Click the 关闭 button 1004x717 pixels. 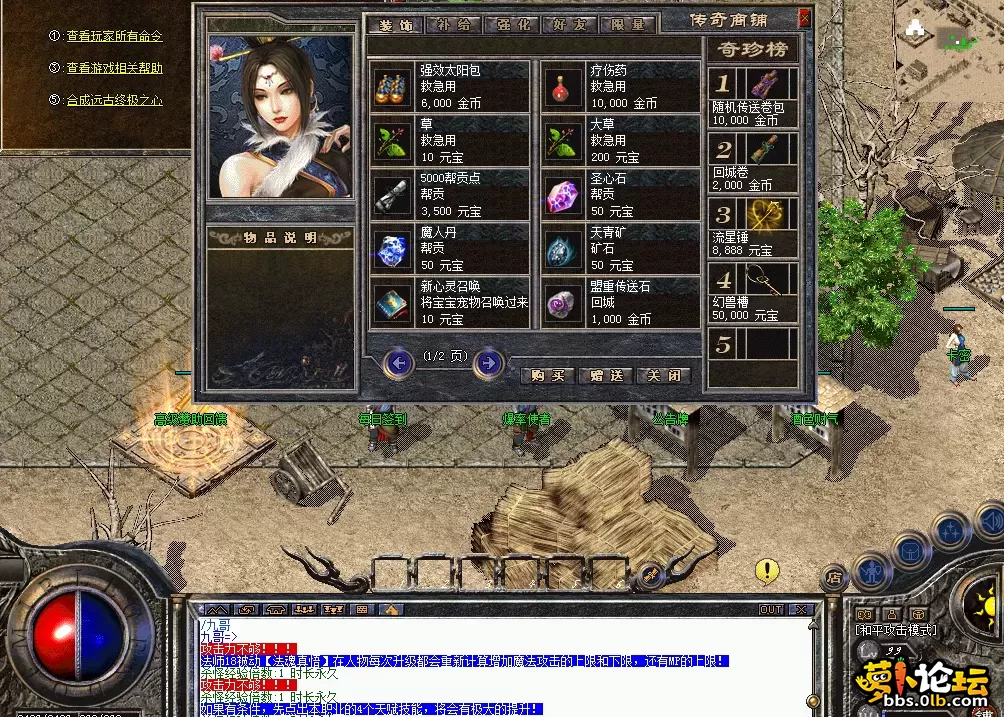[x=663, y=375]
